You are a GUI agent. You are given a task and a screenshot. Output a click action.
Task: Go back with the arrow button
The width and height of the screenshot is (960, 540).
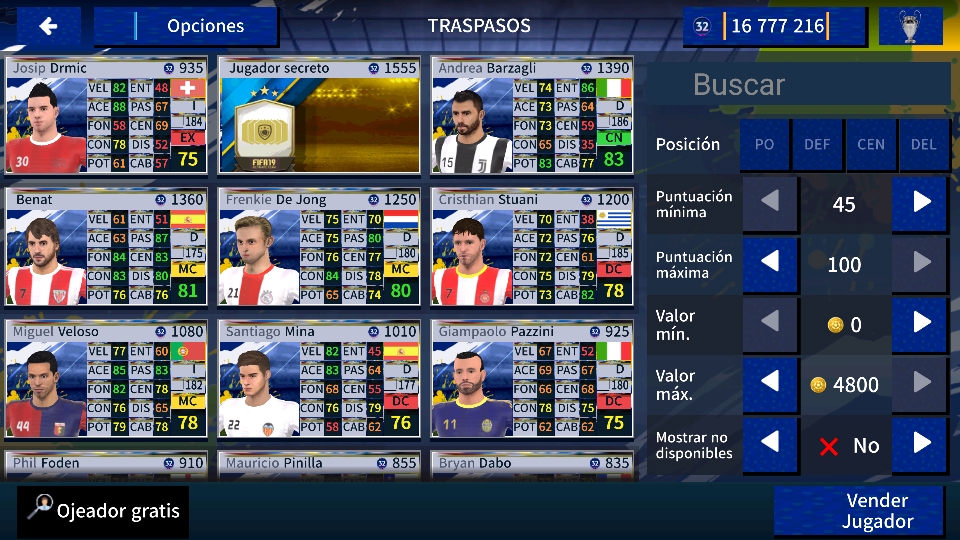[48, 26]
